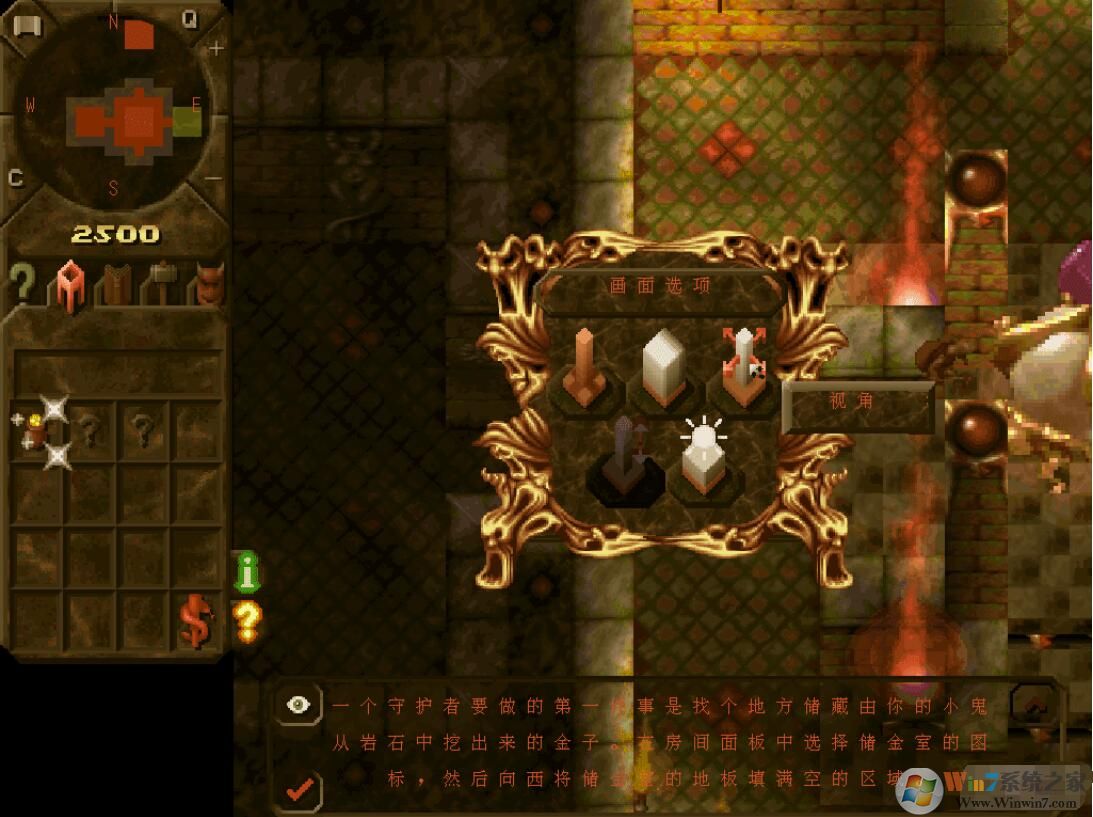
Task: Toggle the view angle pillar with red arrows
Action: 744,367
